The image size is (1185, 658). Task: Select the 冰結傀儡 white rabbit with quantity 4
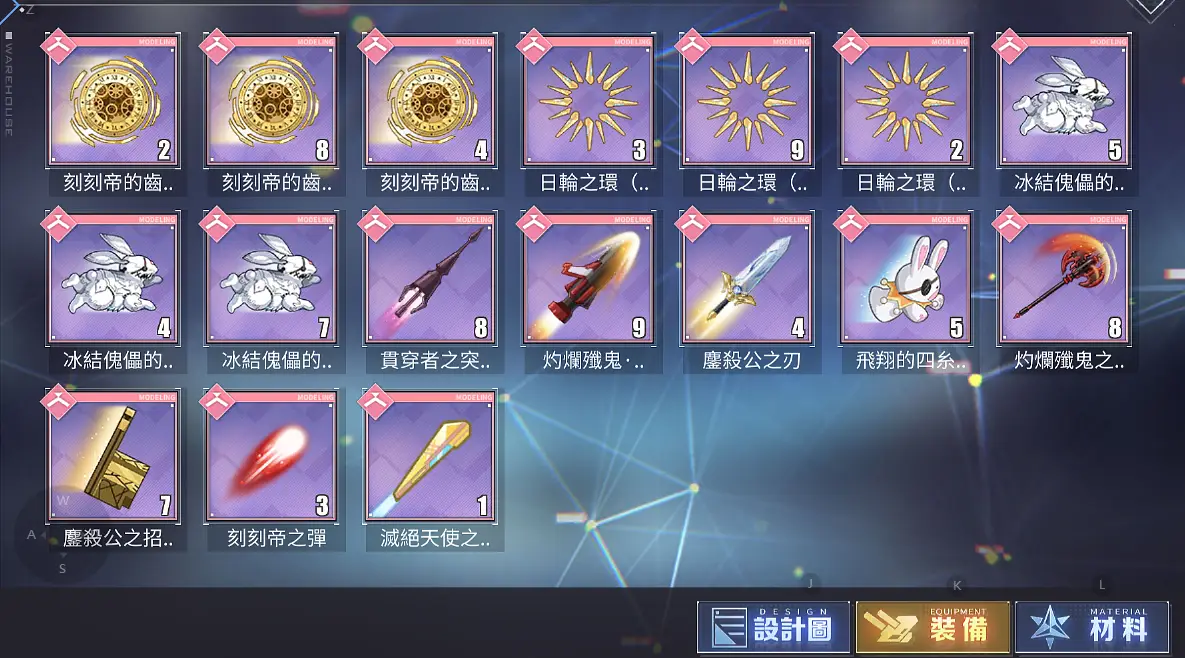(112, 282)
